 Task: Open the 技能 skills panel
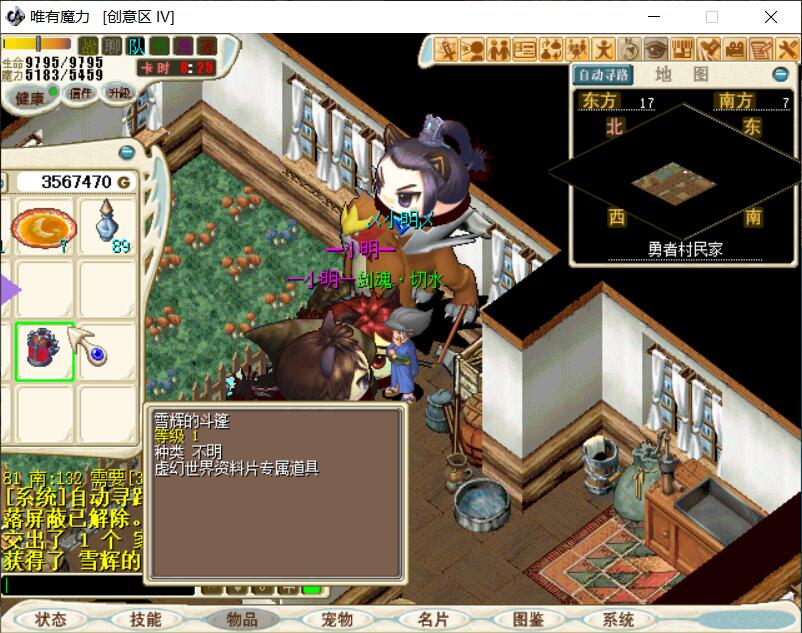[145, 620]
